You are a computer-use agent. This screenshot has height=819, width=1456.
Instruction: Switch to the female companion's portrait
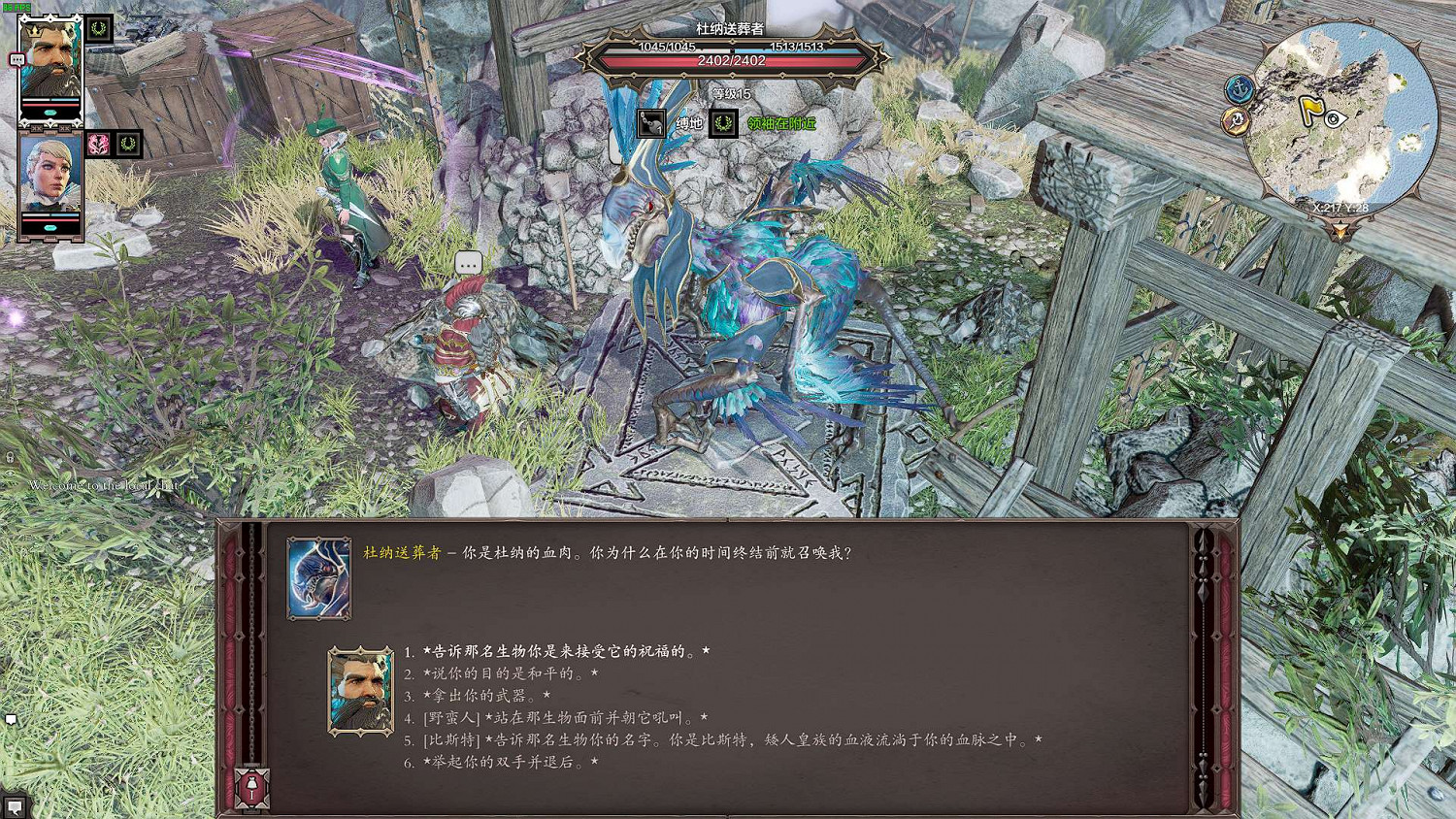coord(49,175)
